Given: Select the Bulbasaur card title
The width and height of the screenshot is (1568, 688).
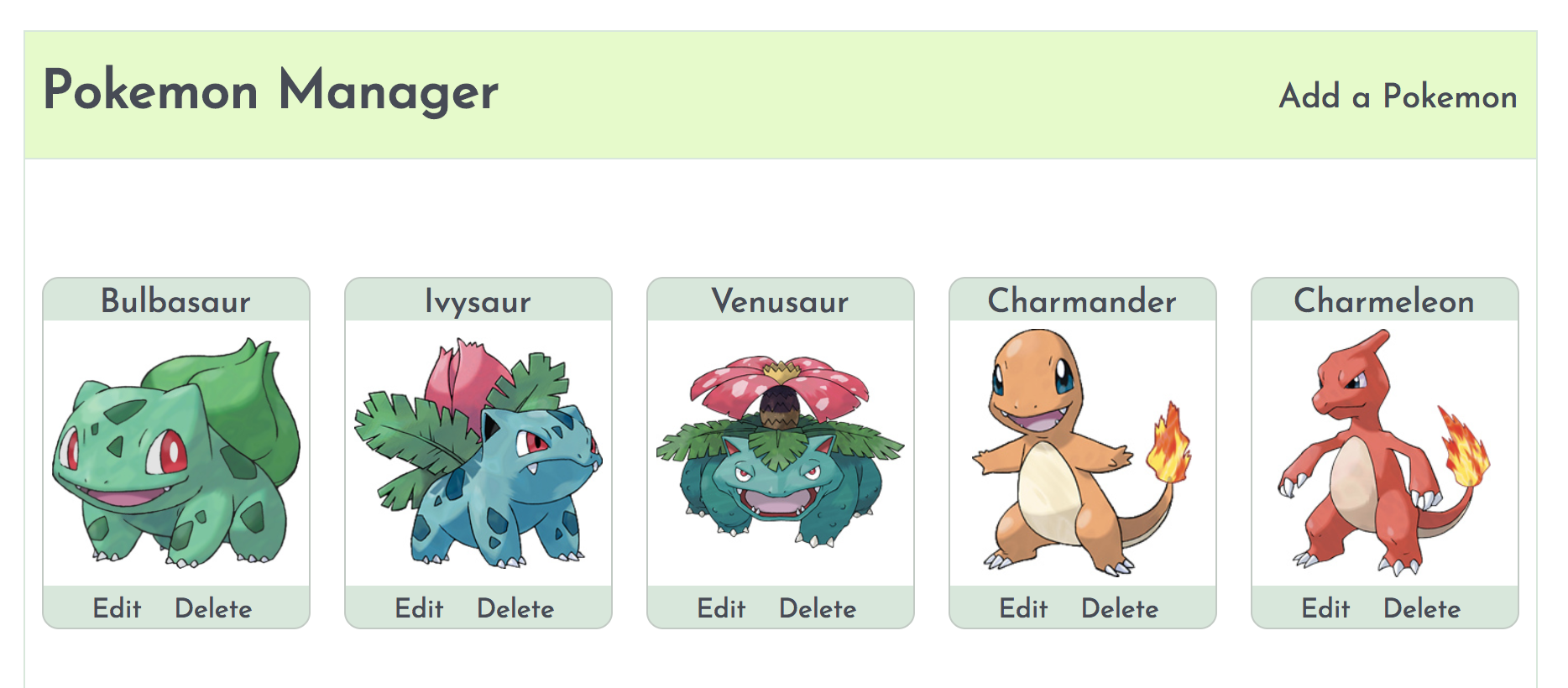Looking at the screenshot, I should (x=176, y=301).
